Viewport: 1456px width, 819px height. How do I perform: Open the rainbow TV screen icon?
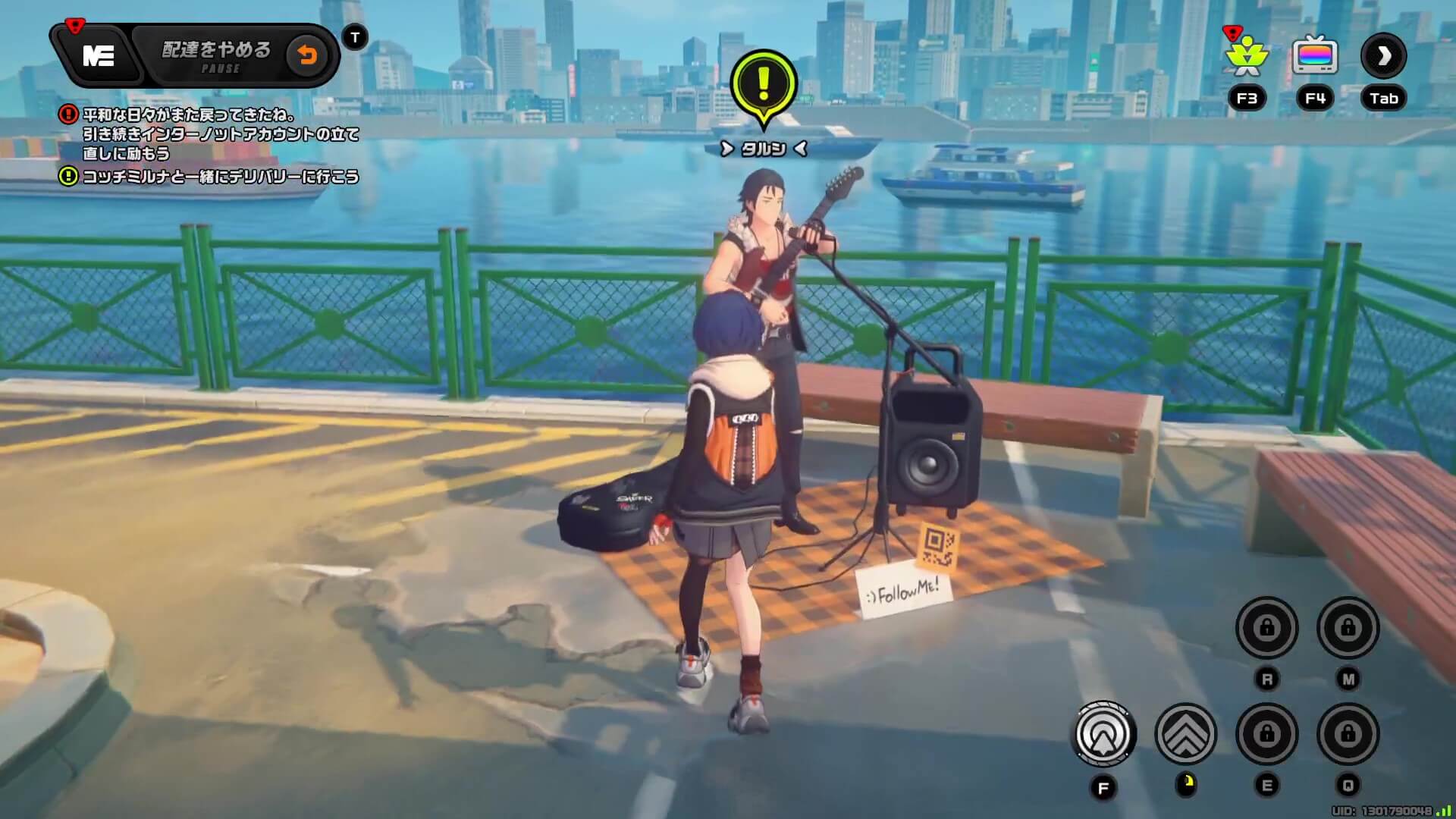pos(1314,55)
